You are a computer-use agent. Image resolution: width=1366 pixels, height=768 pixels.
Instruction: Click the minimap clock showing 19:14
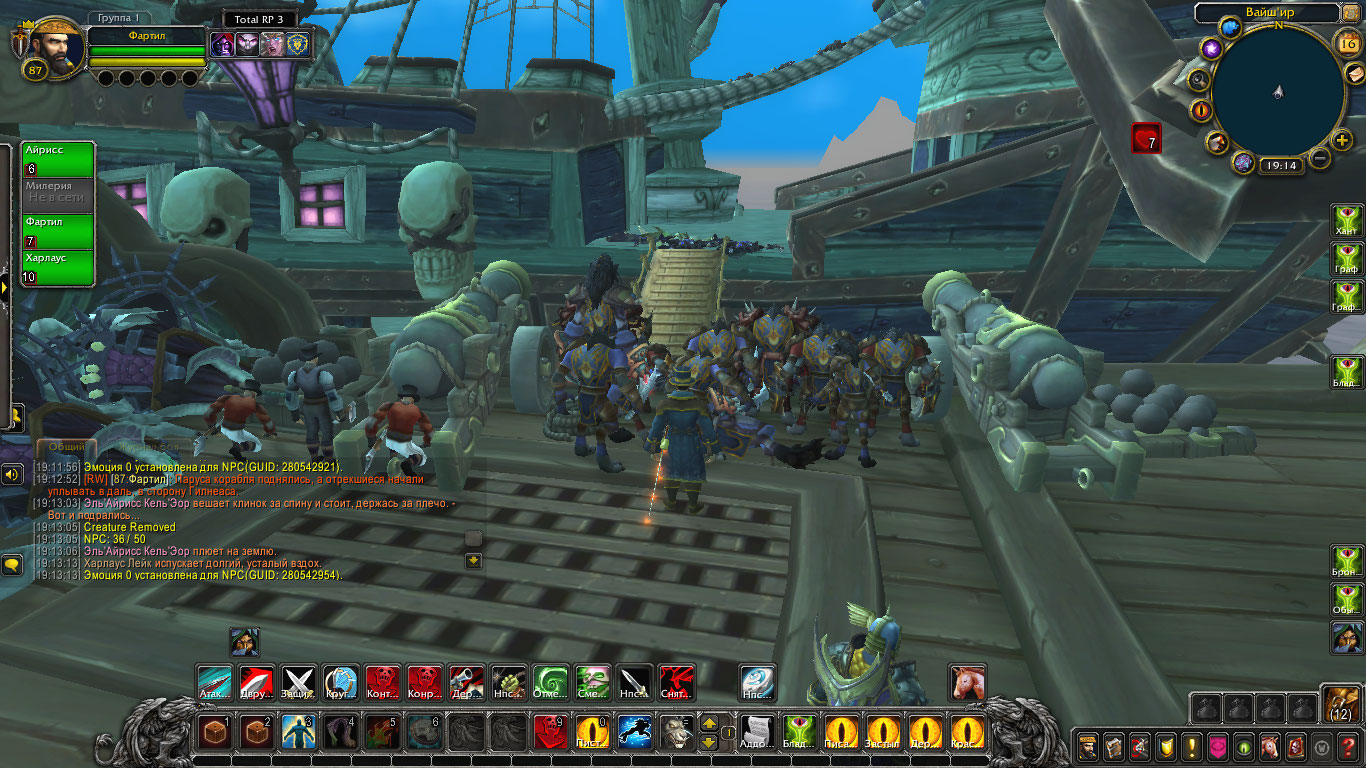[1280, 166]
